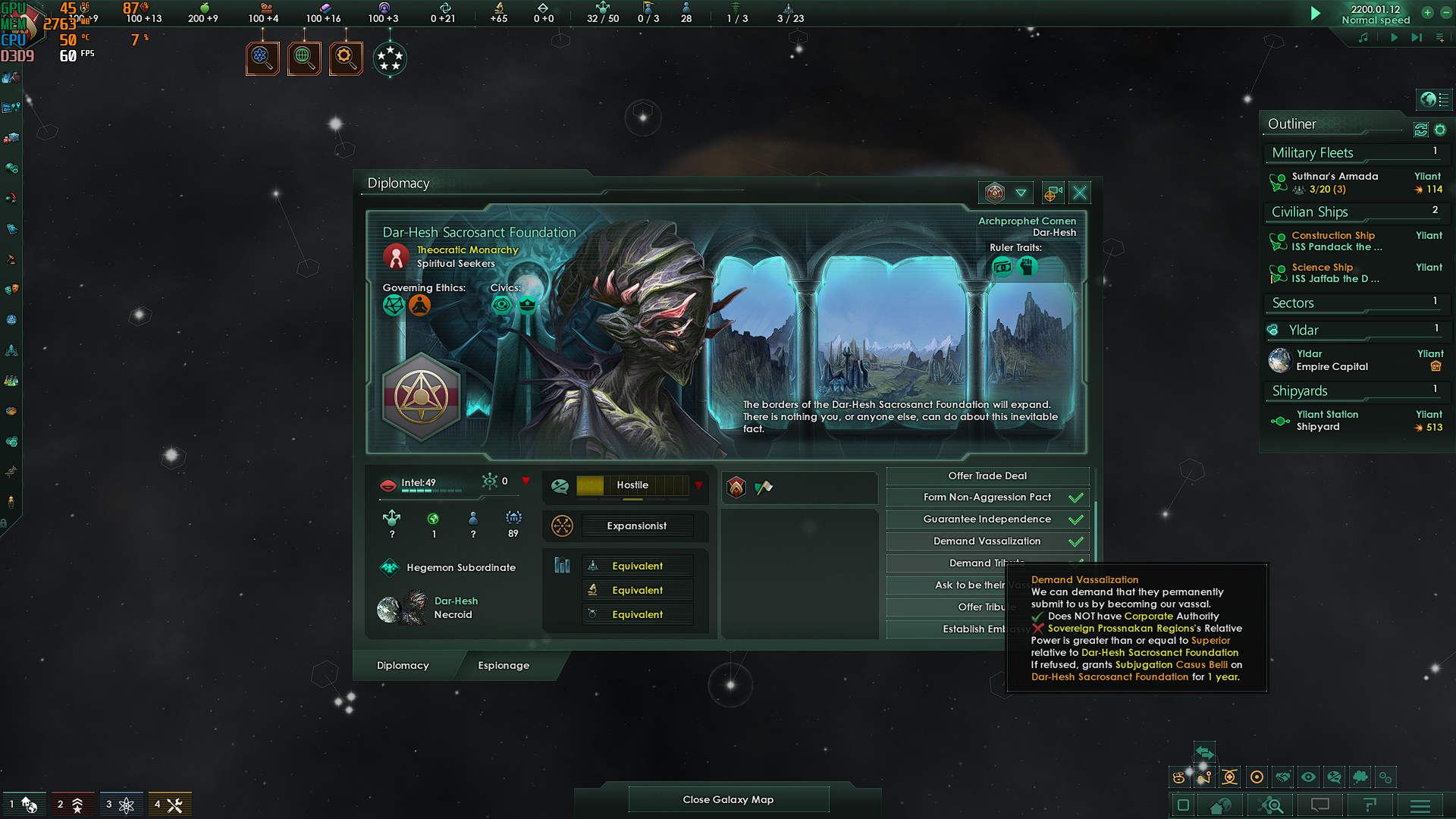1456x819 pixels.
Task: Open the physics research alert icon
Action: coord(262,58)
